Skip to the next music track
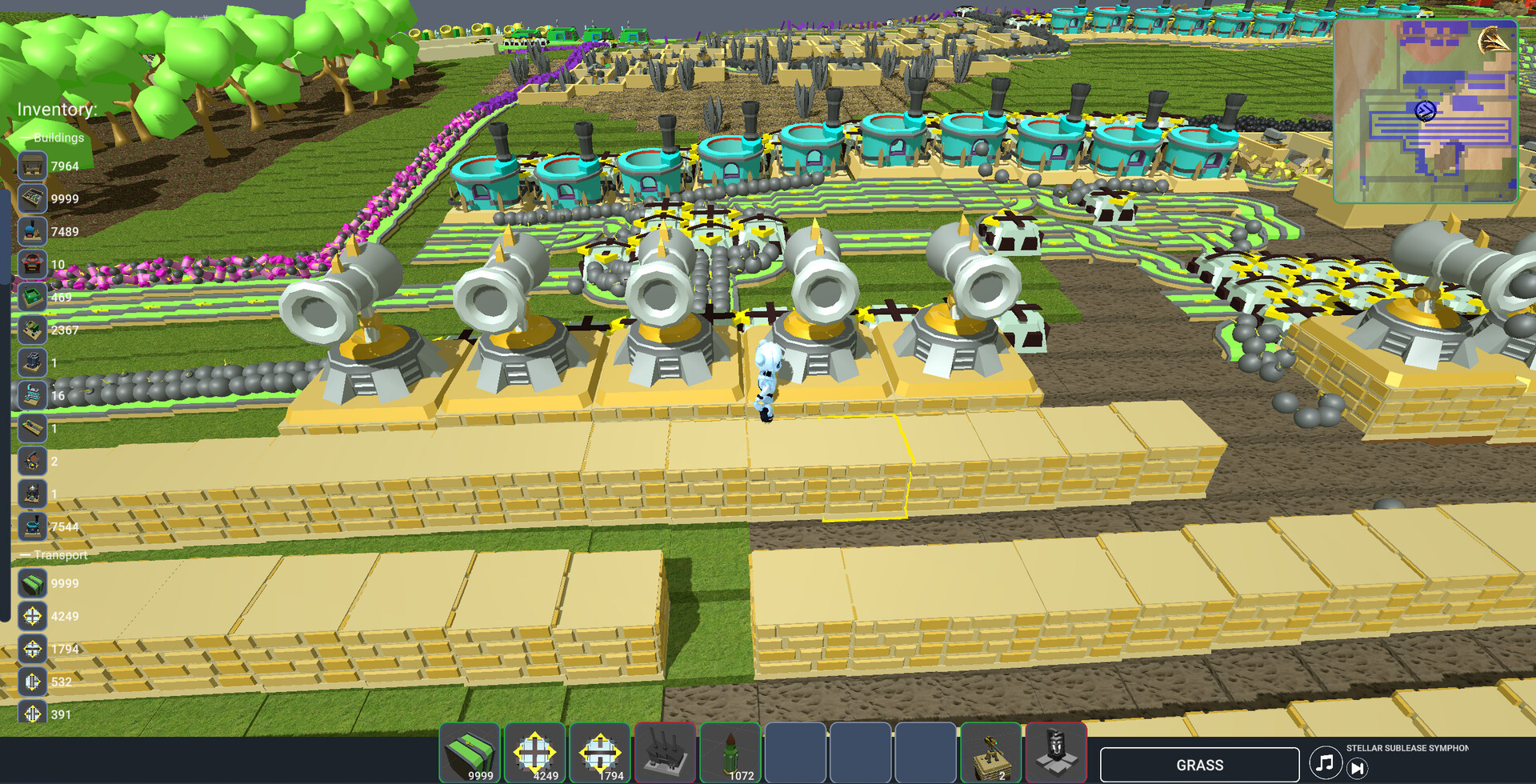 click(1358, 769)
